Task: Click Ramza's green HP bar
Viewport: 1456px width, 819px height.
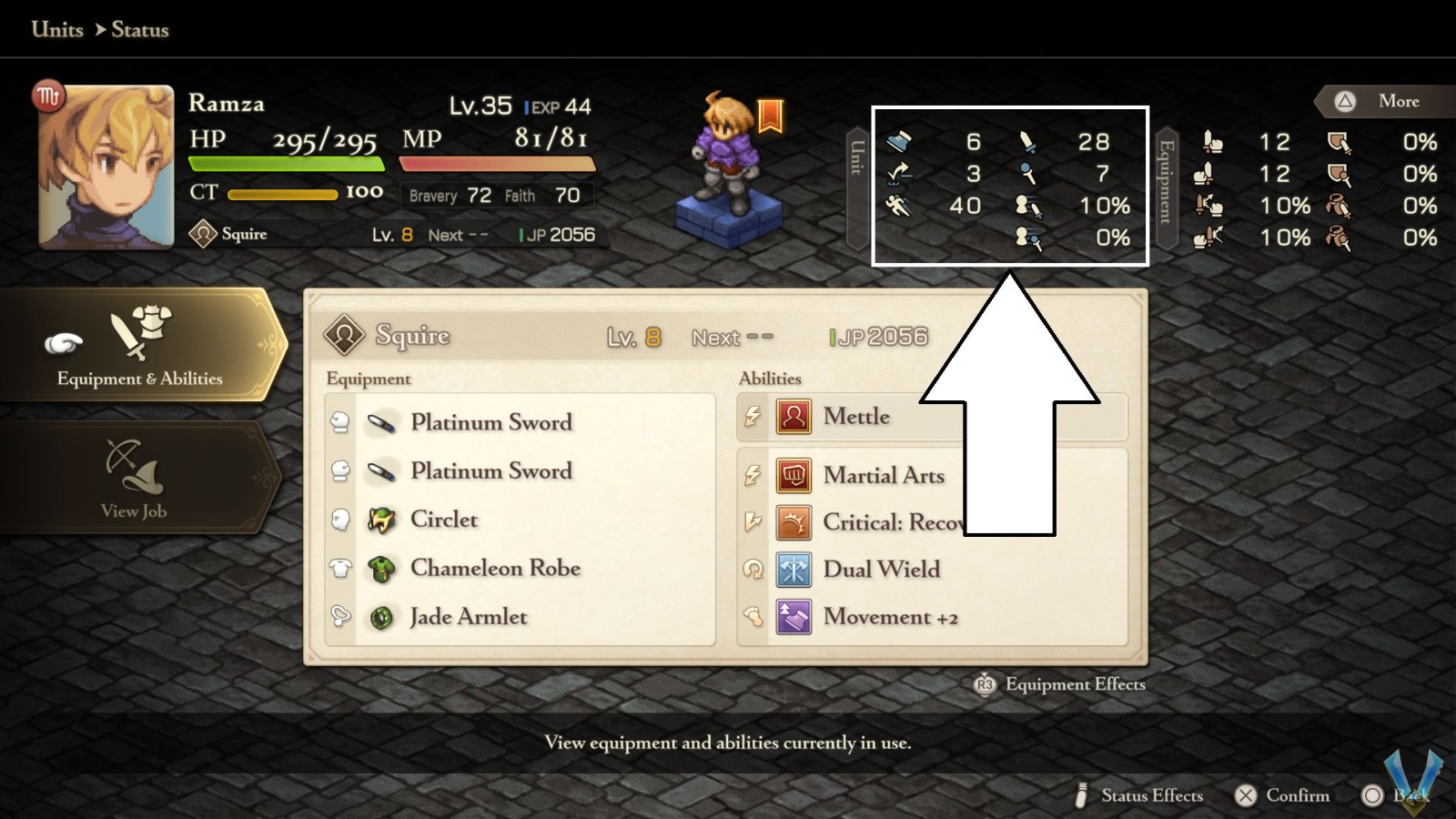Action: [287, 165]
